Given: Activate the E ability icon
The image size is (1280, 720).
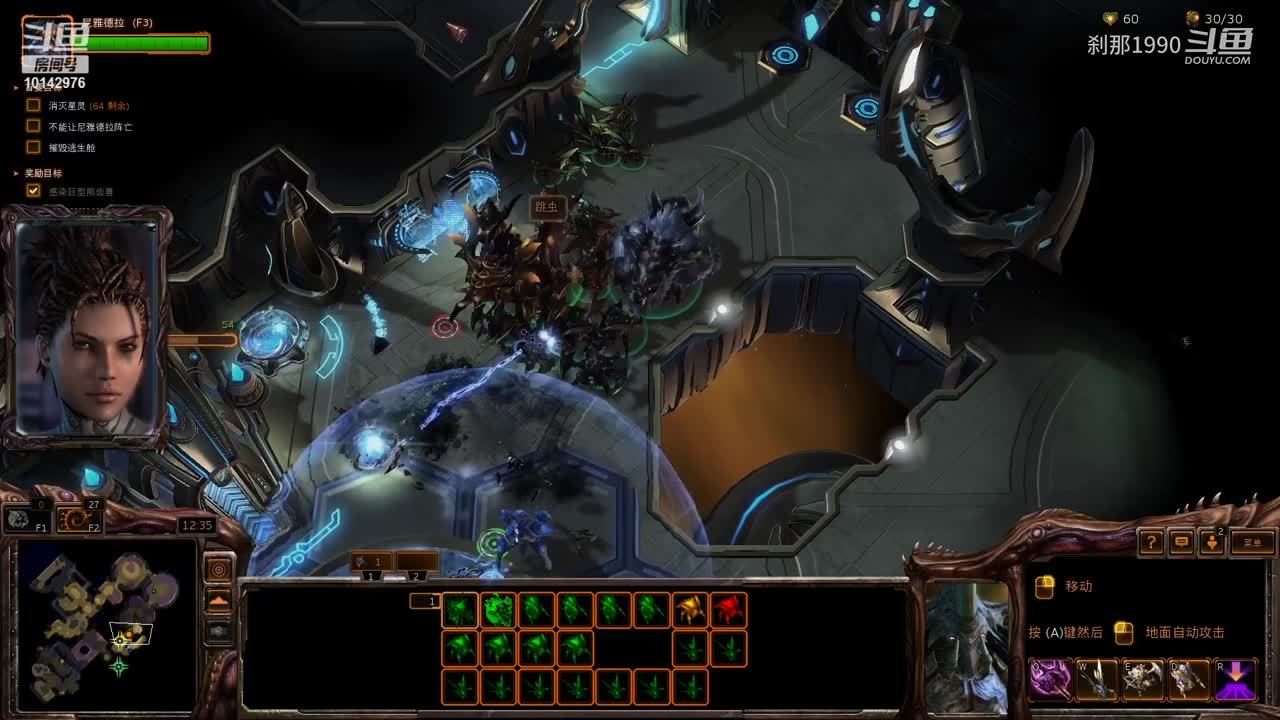Looking at the screenshot, I should tap(1143, 680).
